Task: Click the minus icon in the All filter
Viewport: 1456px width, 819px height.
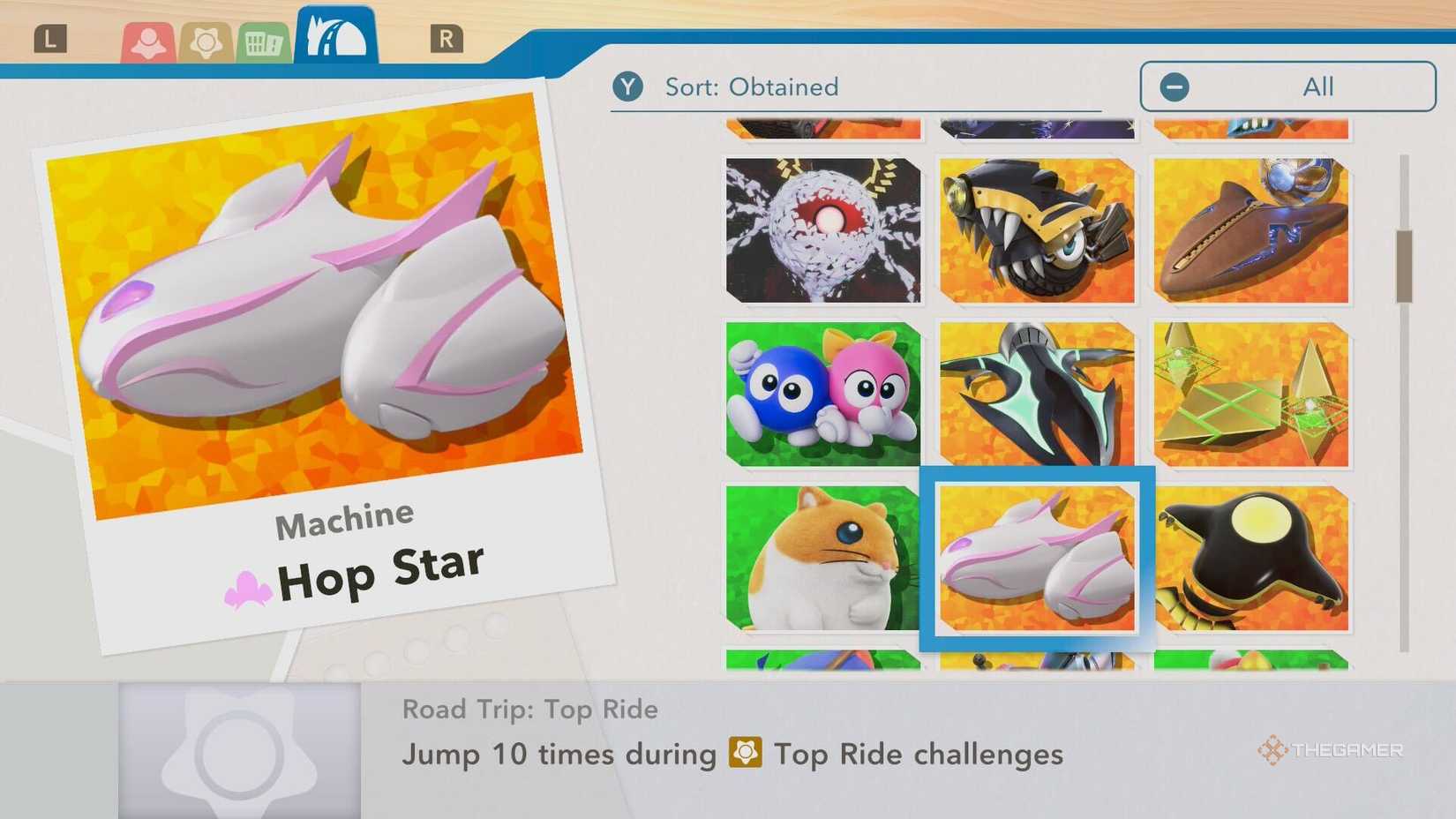Action: [x=1174, y=86]
